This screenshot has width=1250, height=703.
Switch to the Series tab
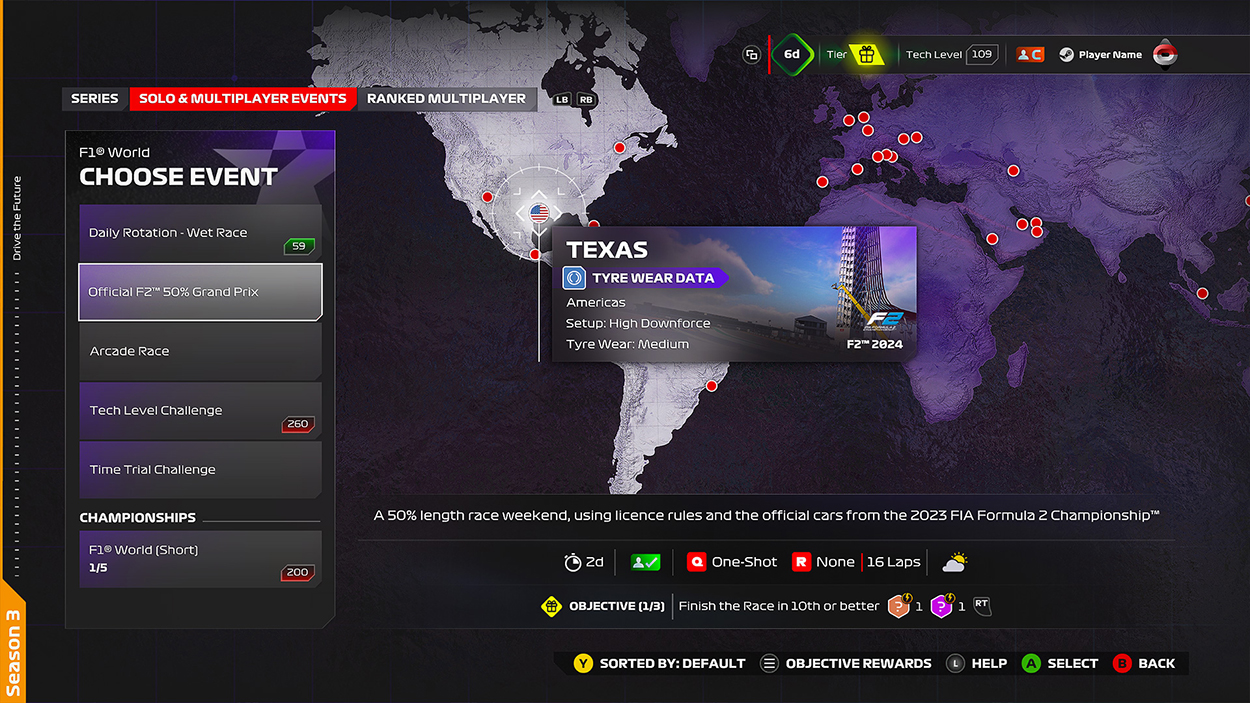pos(95,99)
